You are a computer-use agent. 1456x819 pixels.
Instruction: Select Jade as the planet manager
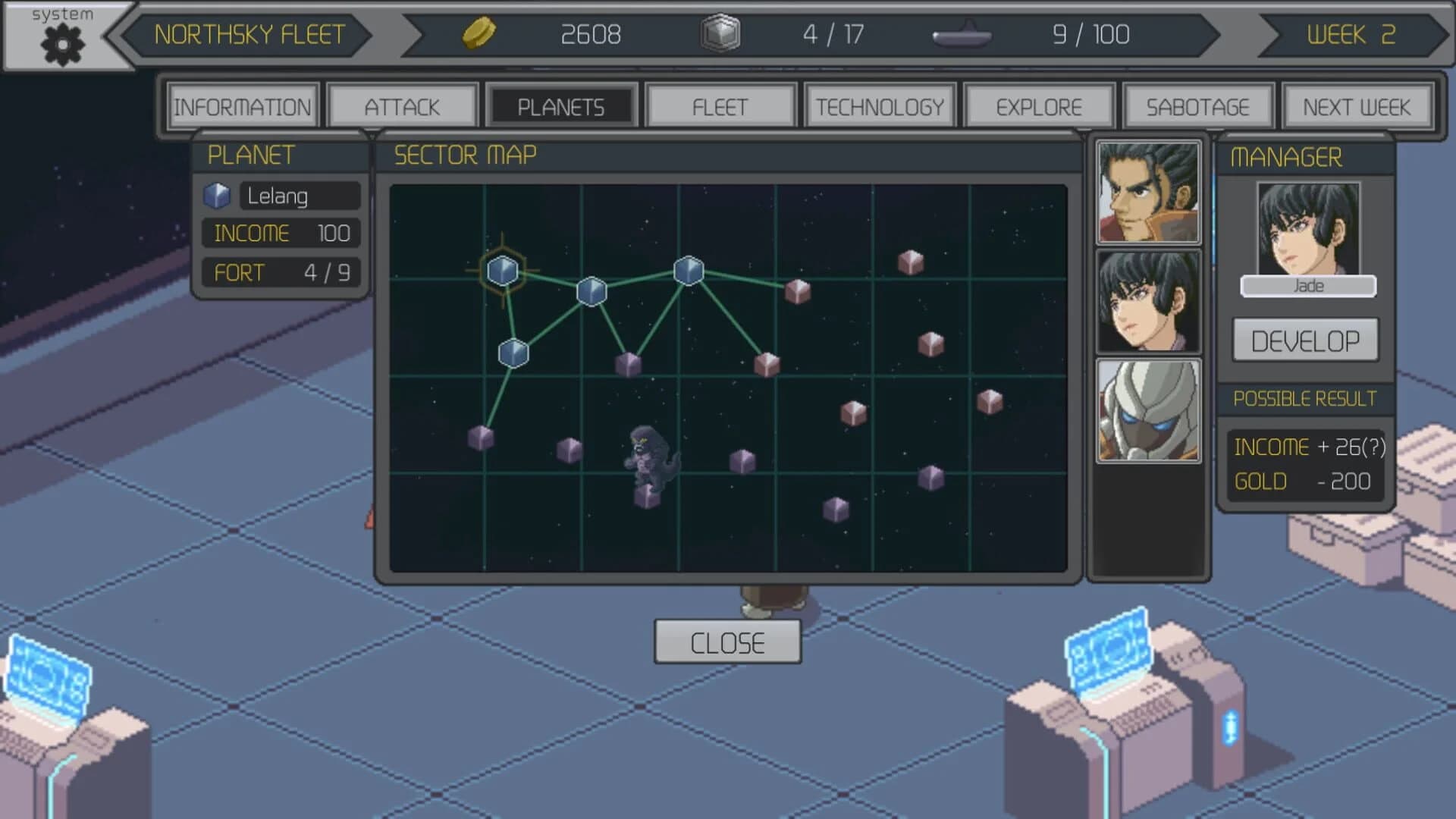pos(1307,285)
